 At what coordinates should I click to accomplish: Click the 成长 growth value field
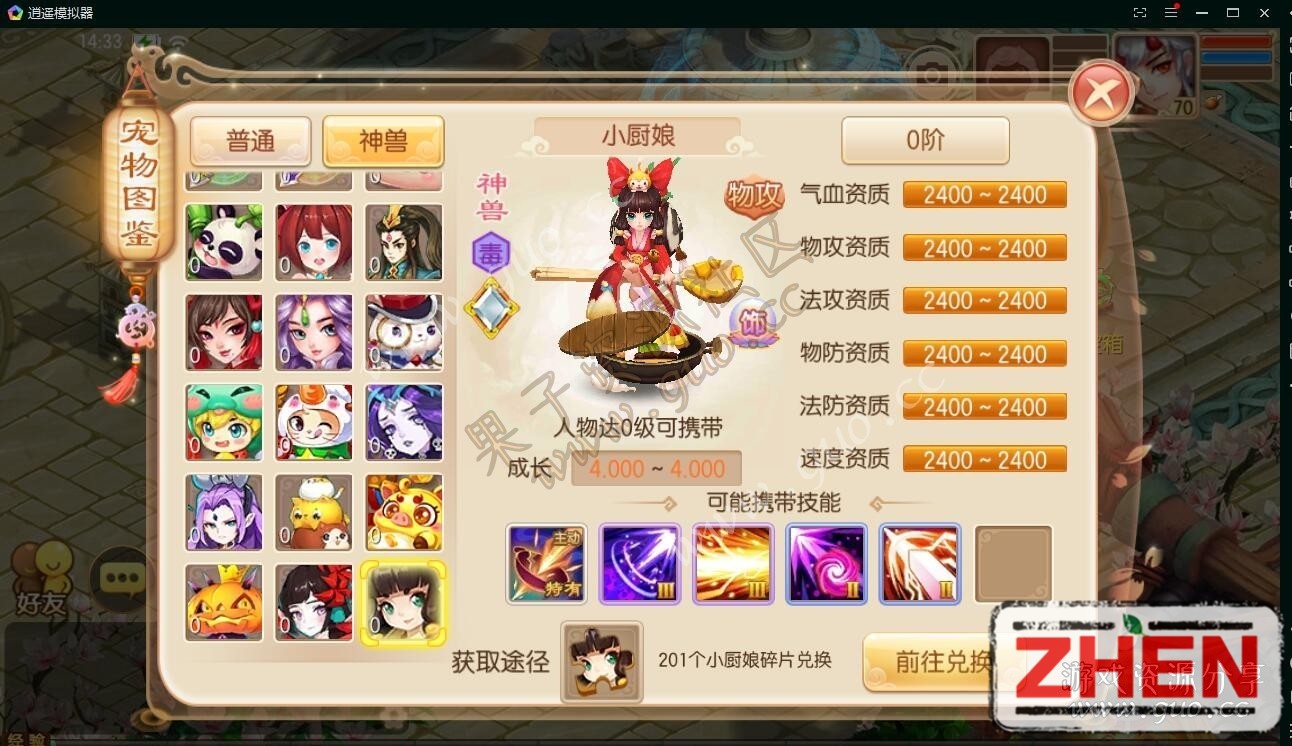(x=655, y=468)
